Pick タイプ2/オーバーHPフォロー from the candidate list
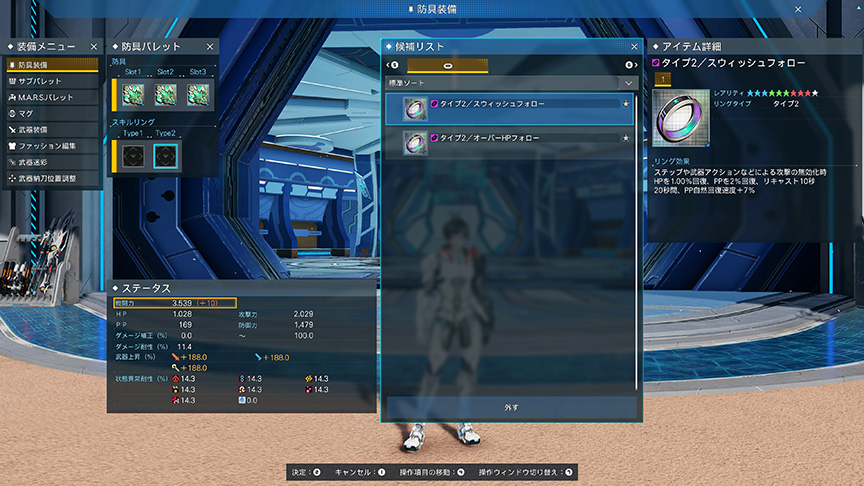 pos(510,142)
